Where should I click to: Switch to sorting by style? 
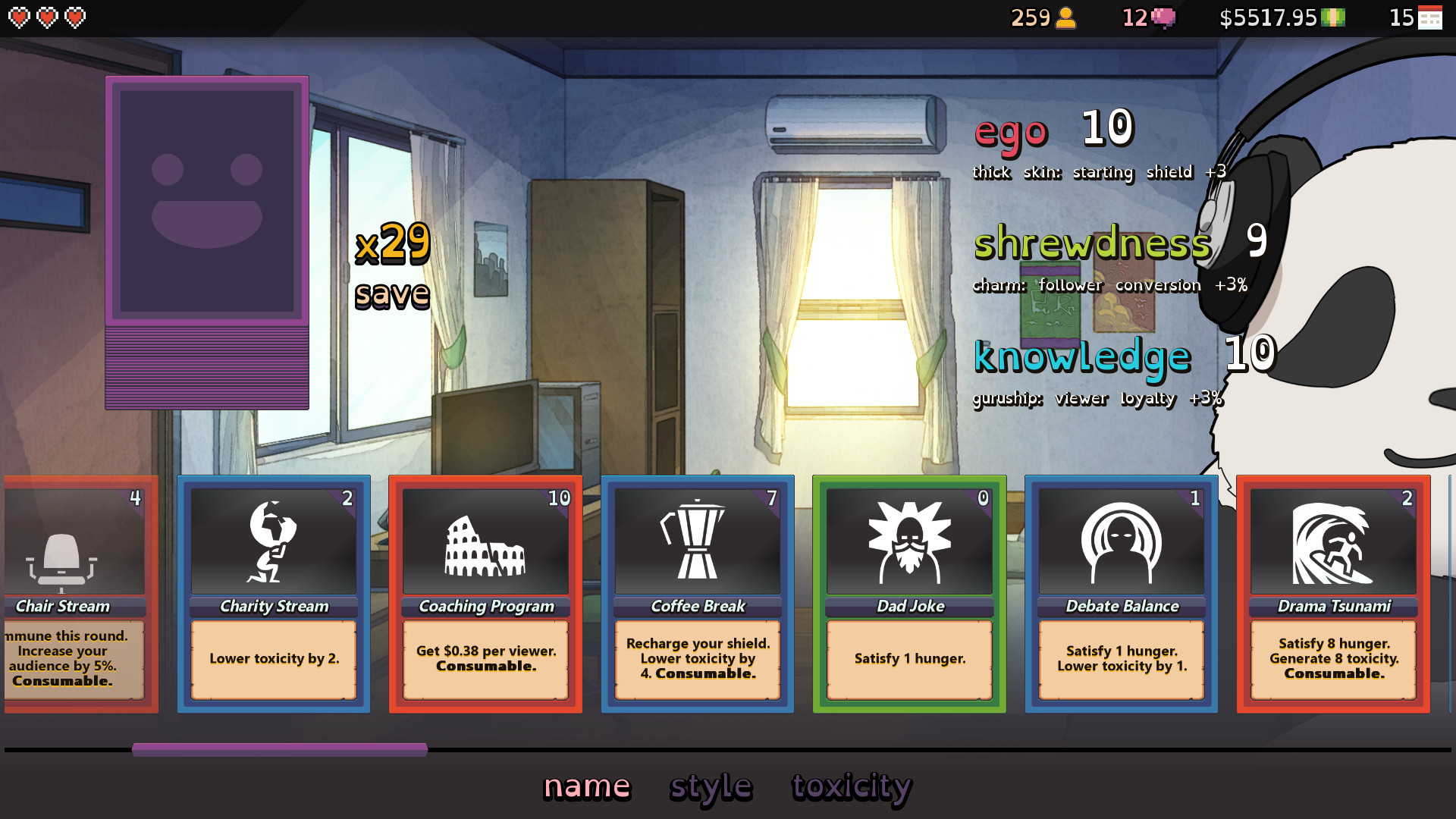pyautogui.click(x=711, y=786)
